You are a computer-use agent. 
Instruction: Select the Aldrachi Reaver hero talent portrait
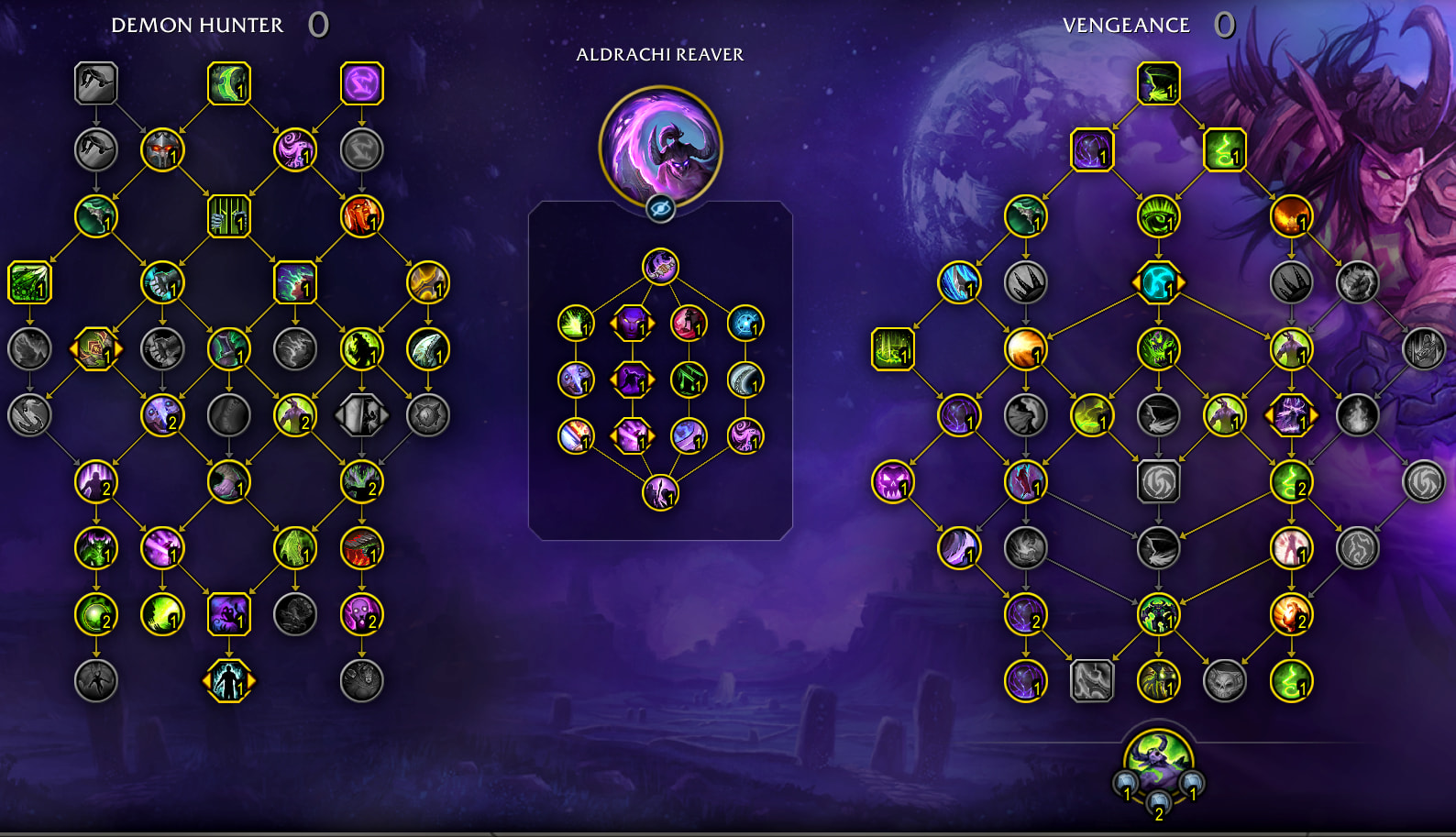pyautogui.click(x=660, y=147)
